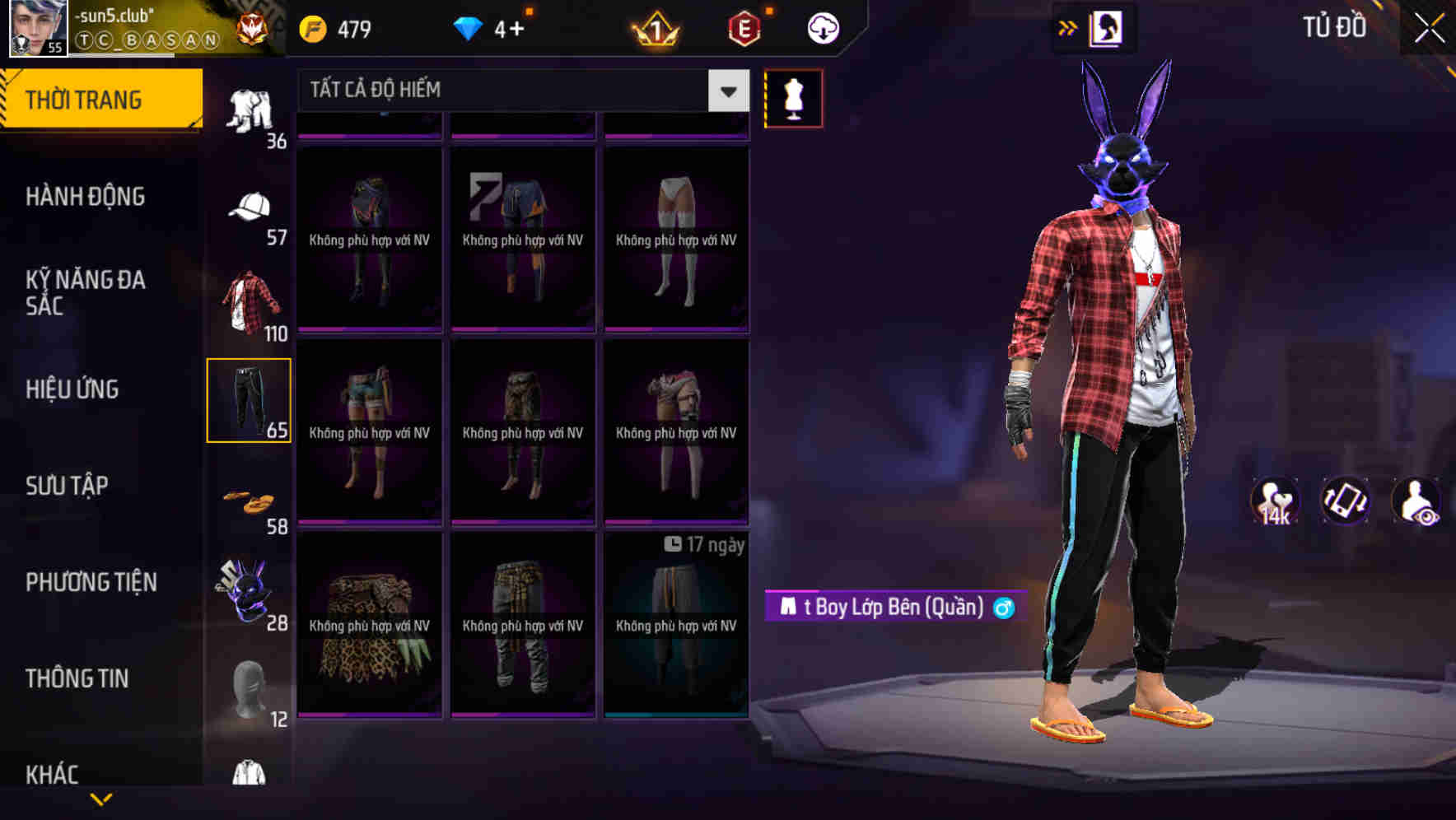Click the double-arrow expander near top right
This screenshot has height=820, width=1456.
pos(1068,27)
